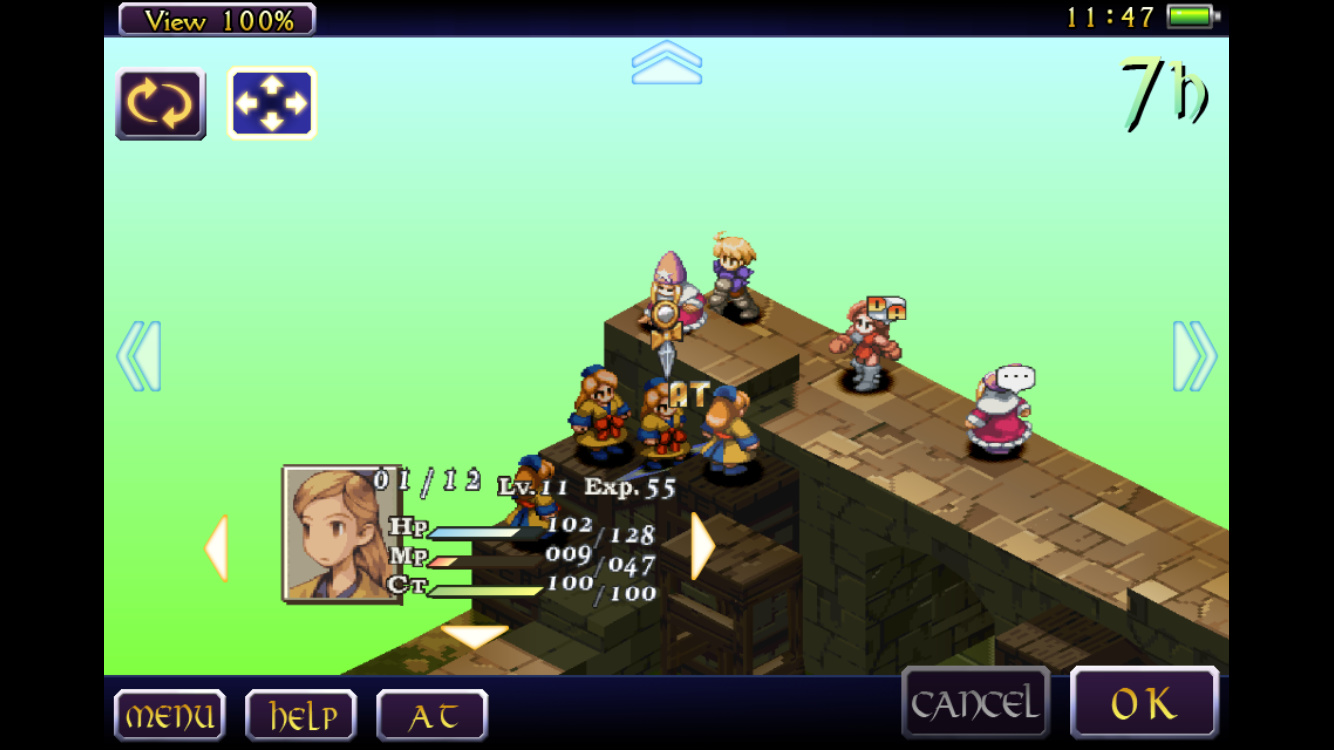Image resolution: width=1334 pixels, height=750 pixels.
Task: Adjust the View 100% zoom control
Action: [217, 19]
